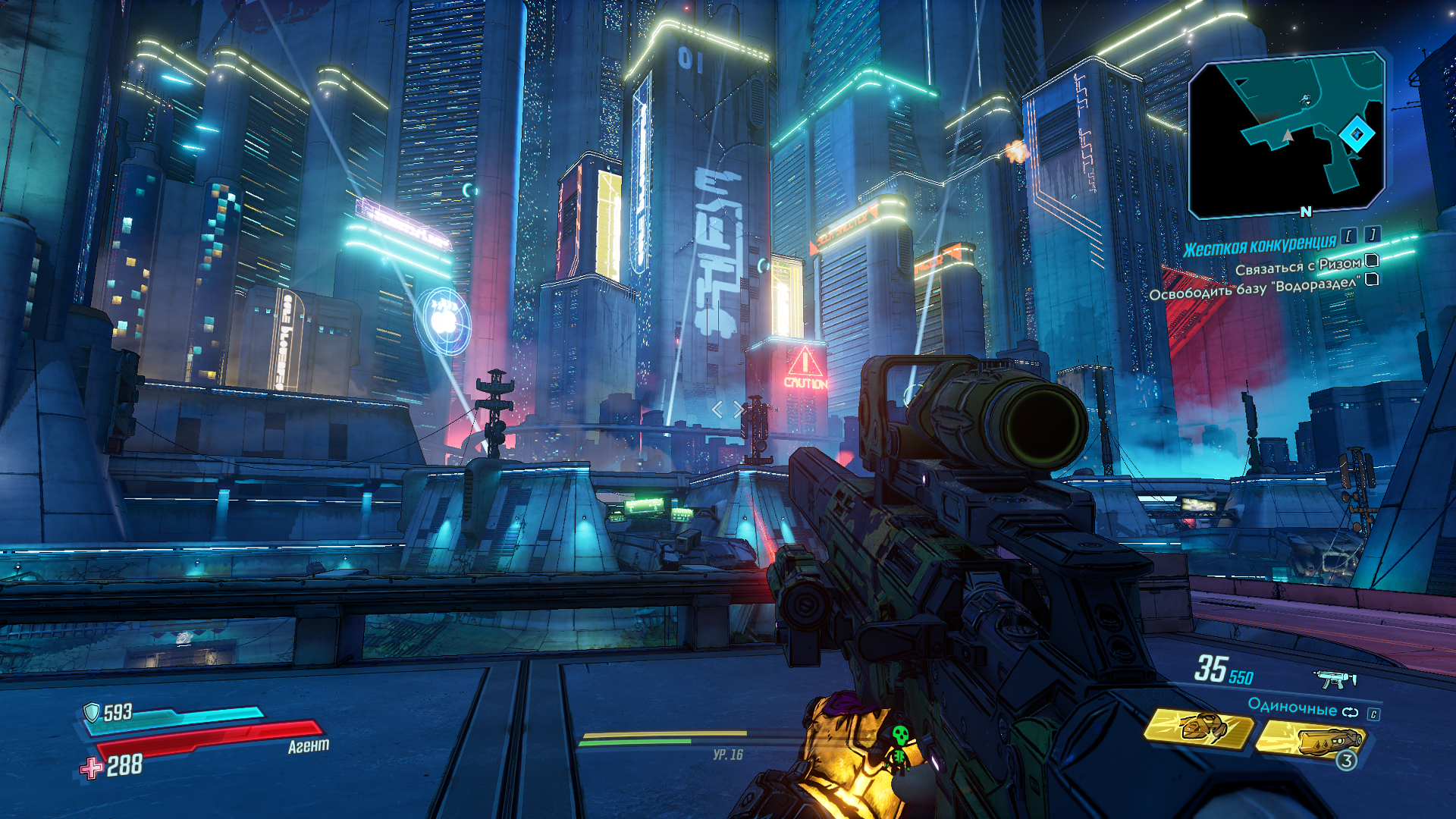Click the "Связаться с Ризом" objective
The image size is (1456, 819).
pos(1298,266)
